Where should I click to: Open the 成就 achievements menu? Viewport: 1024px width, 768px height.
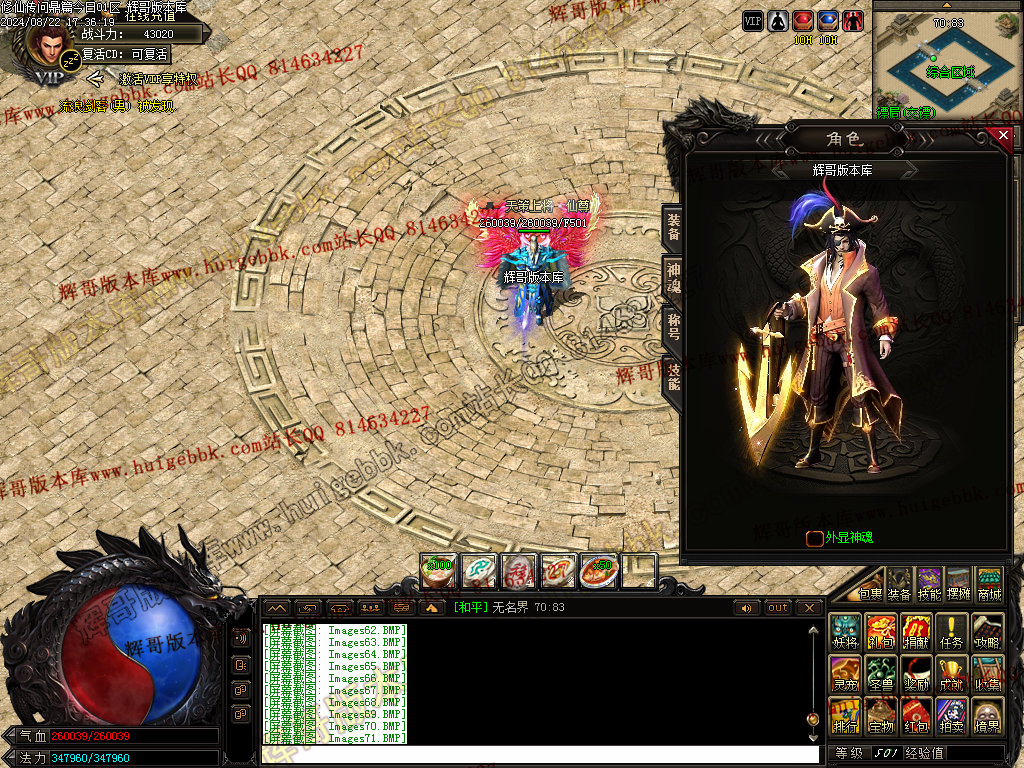(x=952, y=676)
